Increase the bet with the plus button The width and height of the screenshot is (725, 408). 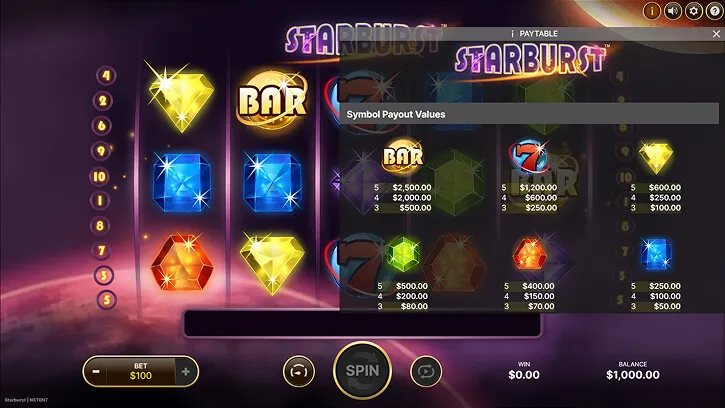point(185,372)
